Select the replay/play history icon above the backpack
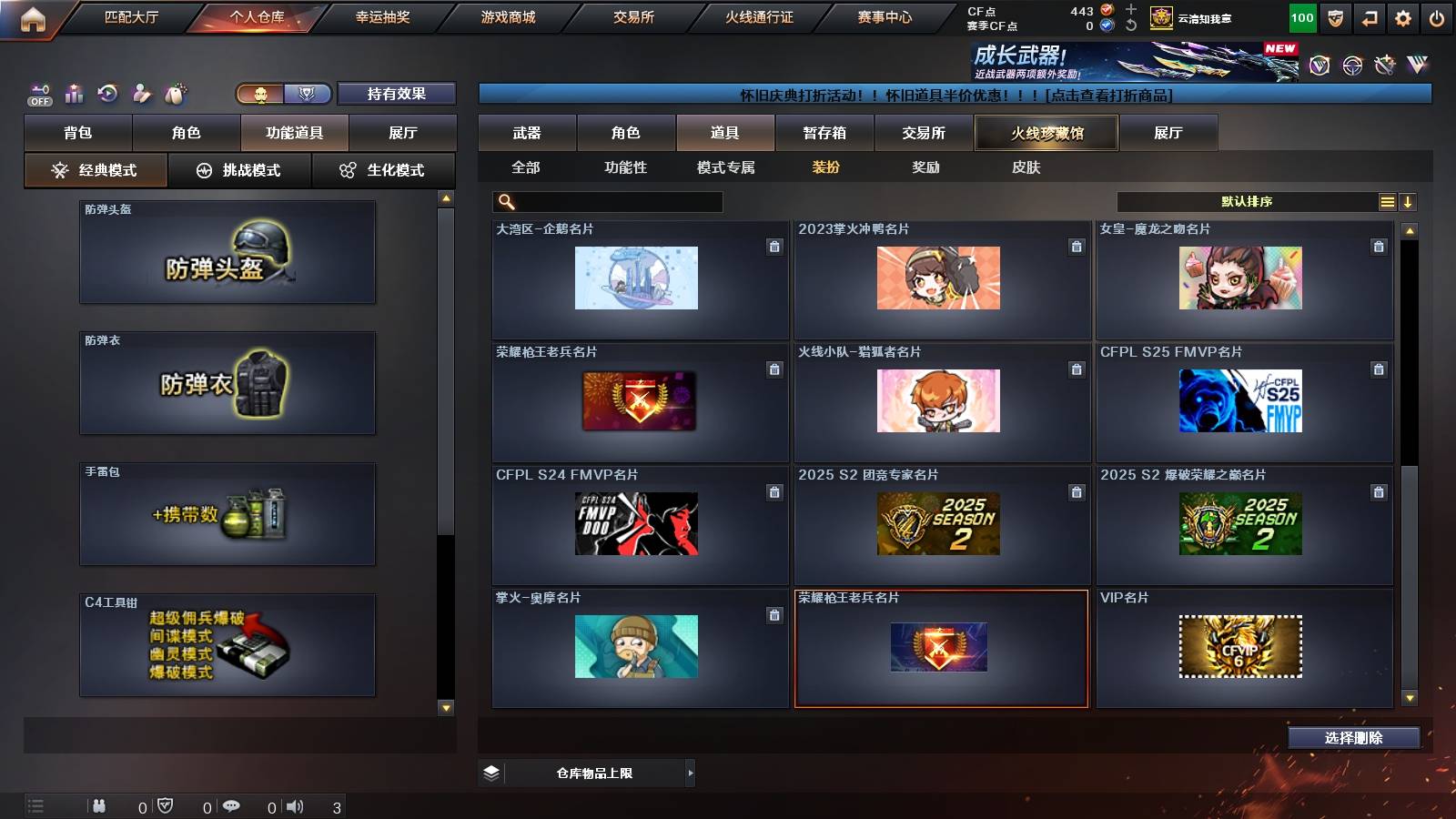Image resolution: width=1456 pixels, height=819 pixels. (107, 93)
